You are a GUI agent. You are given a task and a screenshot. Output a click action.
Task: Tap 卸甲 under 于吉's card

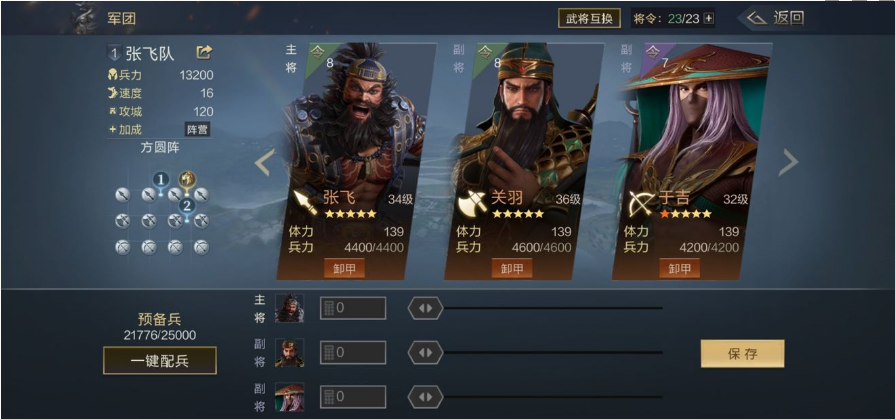[x=680, y=269]
